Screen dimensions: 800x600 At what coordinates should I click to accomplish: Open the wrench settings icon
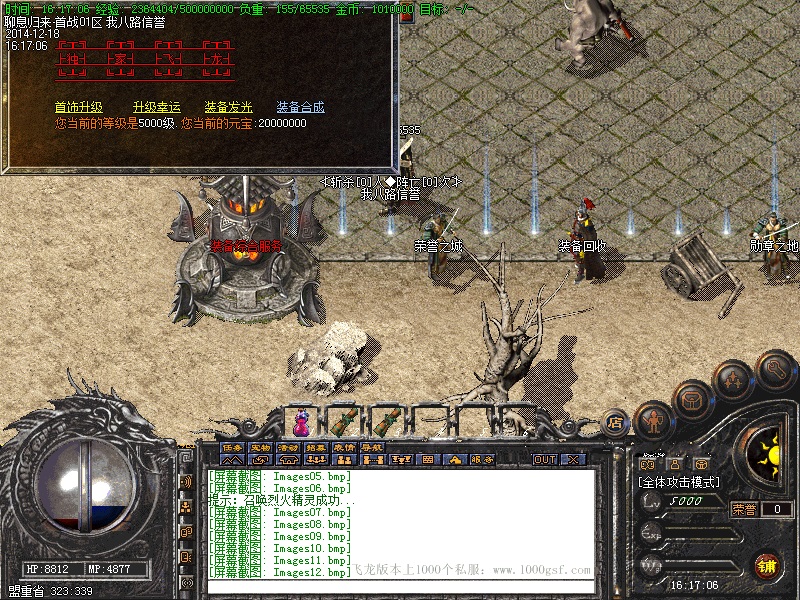(775, 369)
